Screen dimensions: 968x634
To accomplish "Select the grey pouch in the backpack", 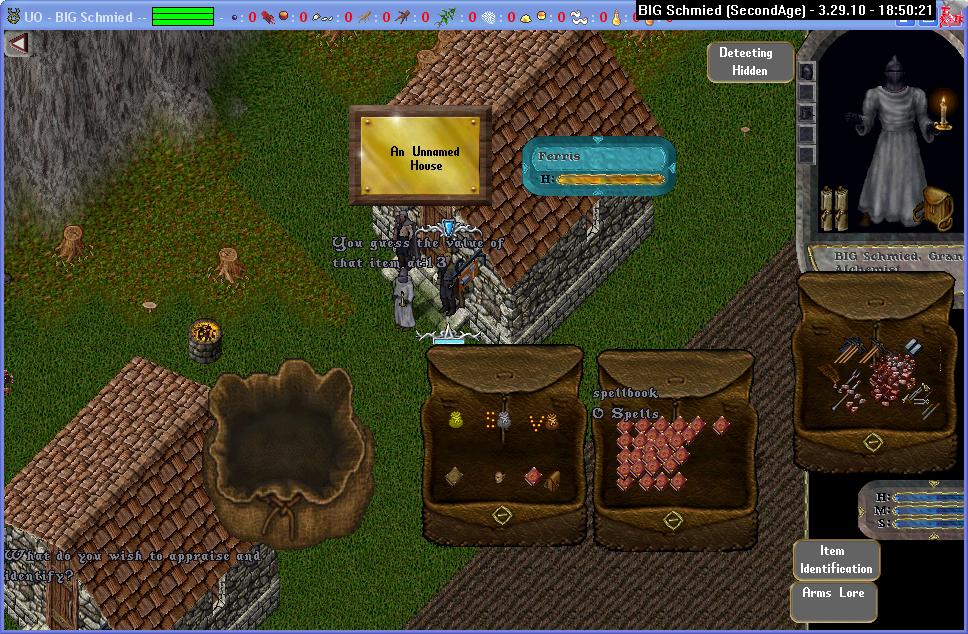I will [504, 423].
